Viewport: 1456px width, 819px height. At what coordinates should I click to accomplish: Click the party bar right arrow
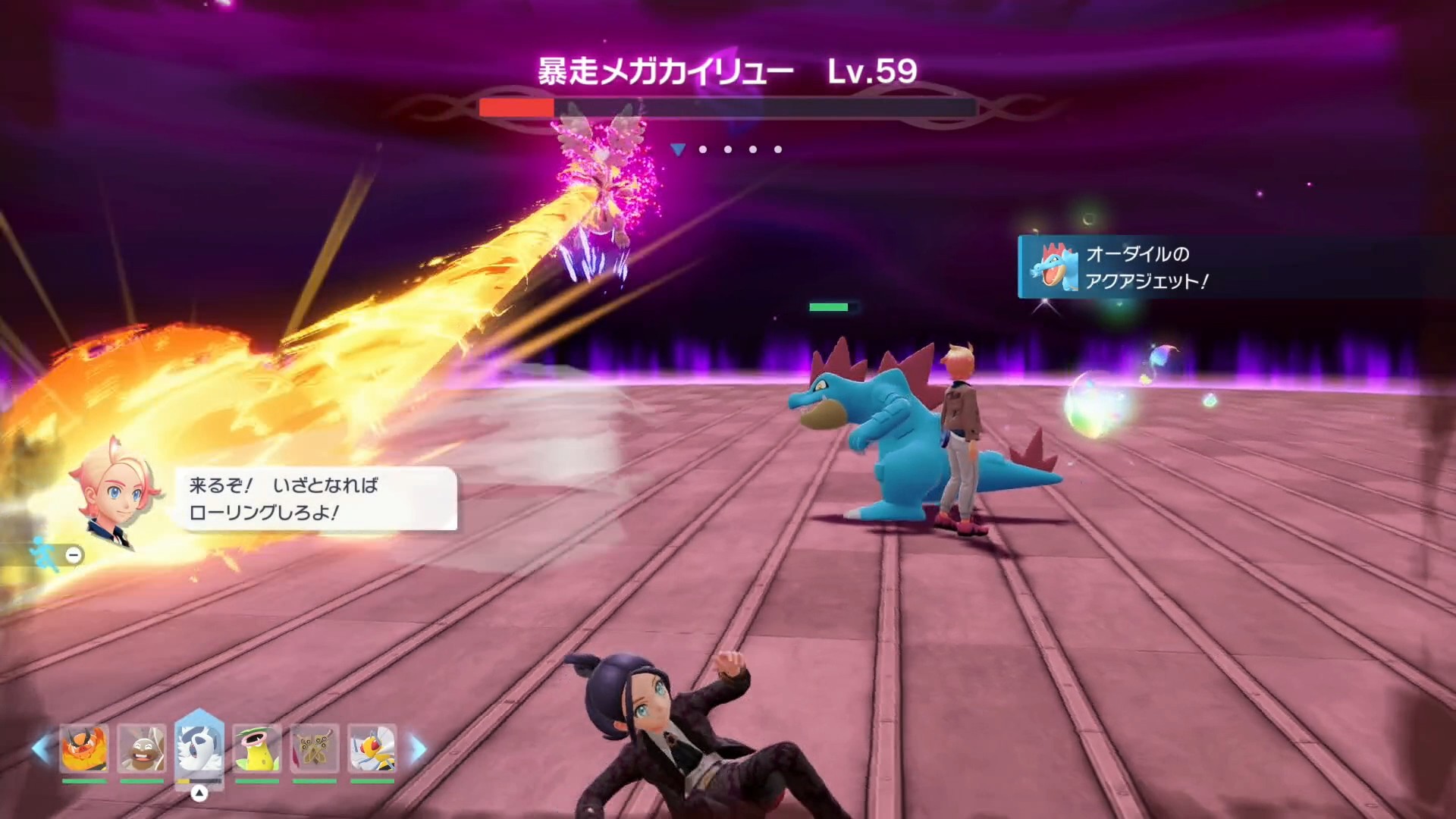(418, 748)
